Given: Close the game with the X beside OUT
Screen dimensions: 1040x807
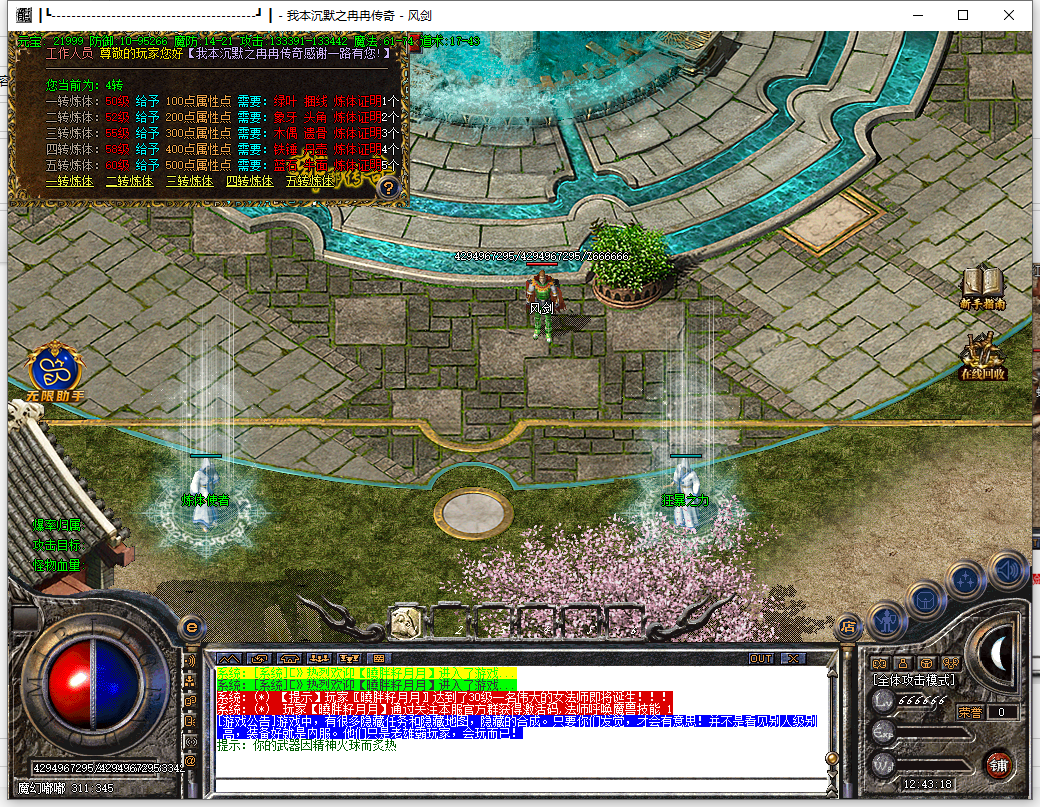Looking at the screenshot, I should (x=793, y=658).
